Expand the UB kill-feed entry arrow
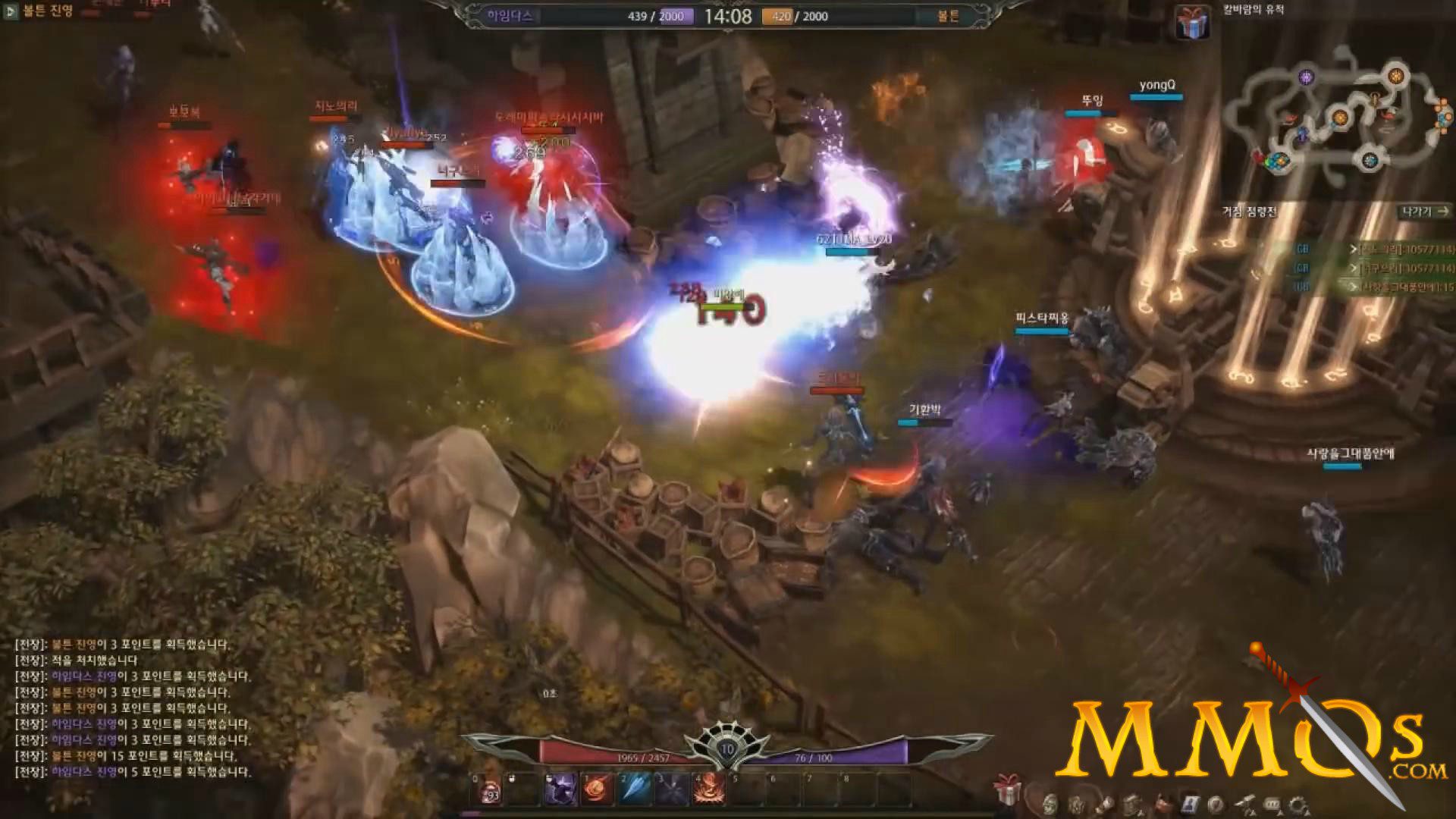The height and width of the screenshot is (819, 1456). pyautogui.click(x=1354, y=284)
